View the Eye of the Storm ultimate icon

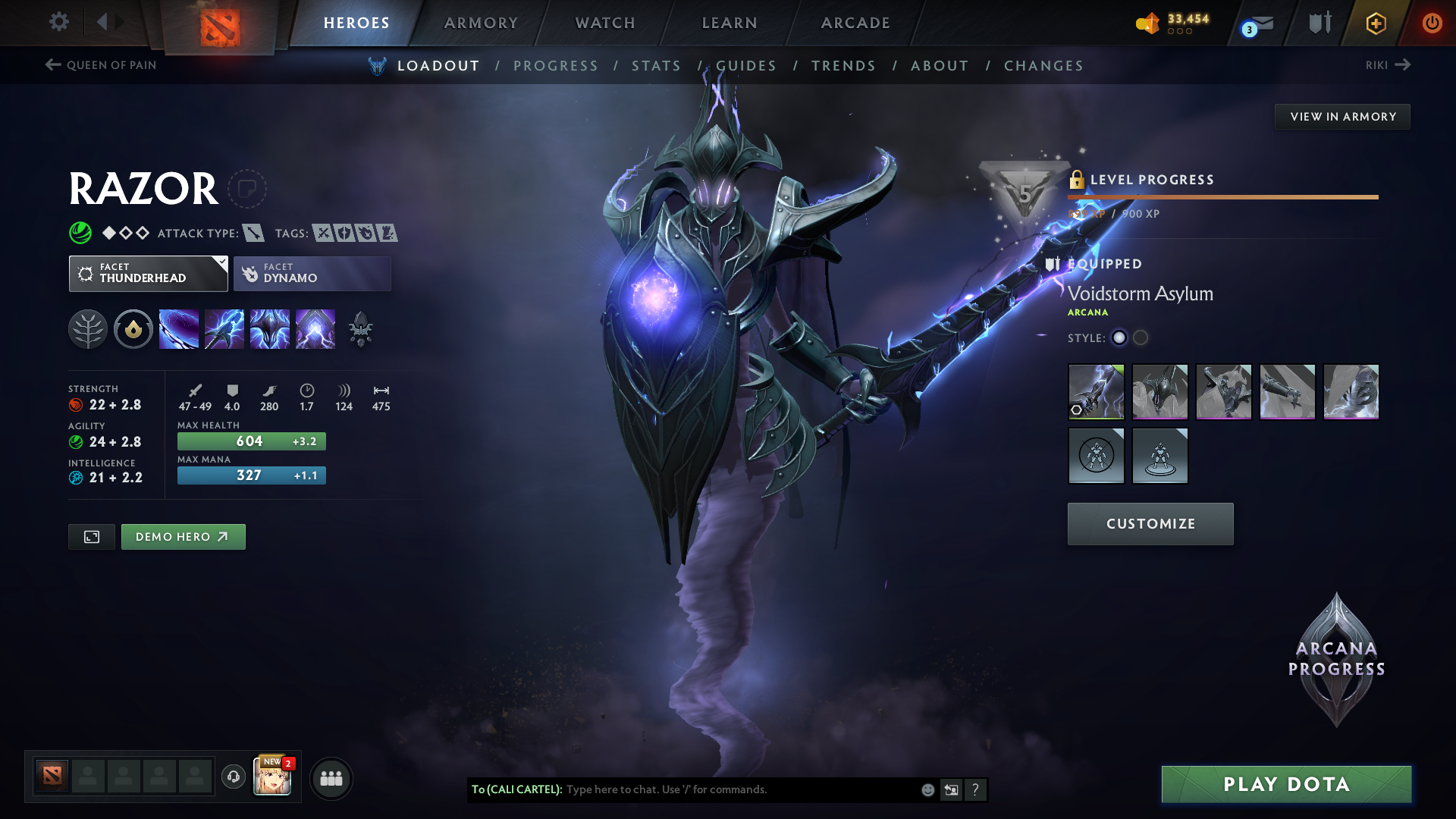(x=315, y=328)
